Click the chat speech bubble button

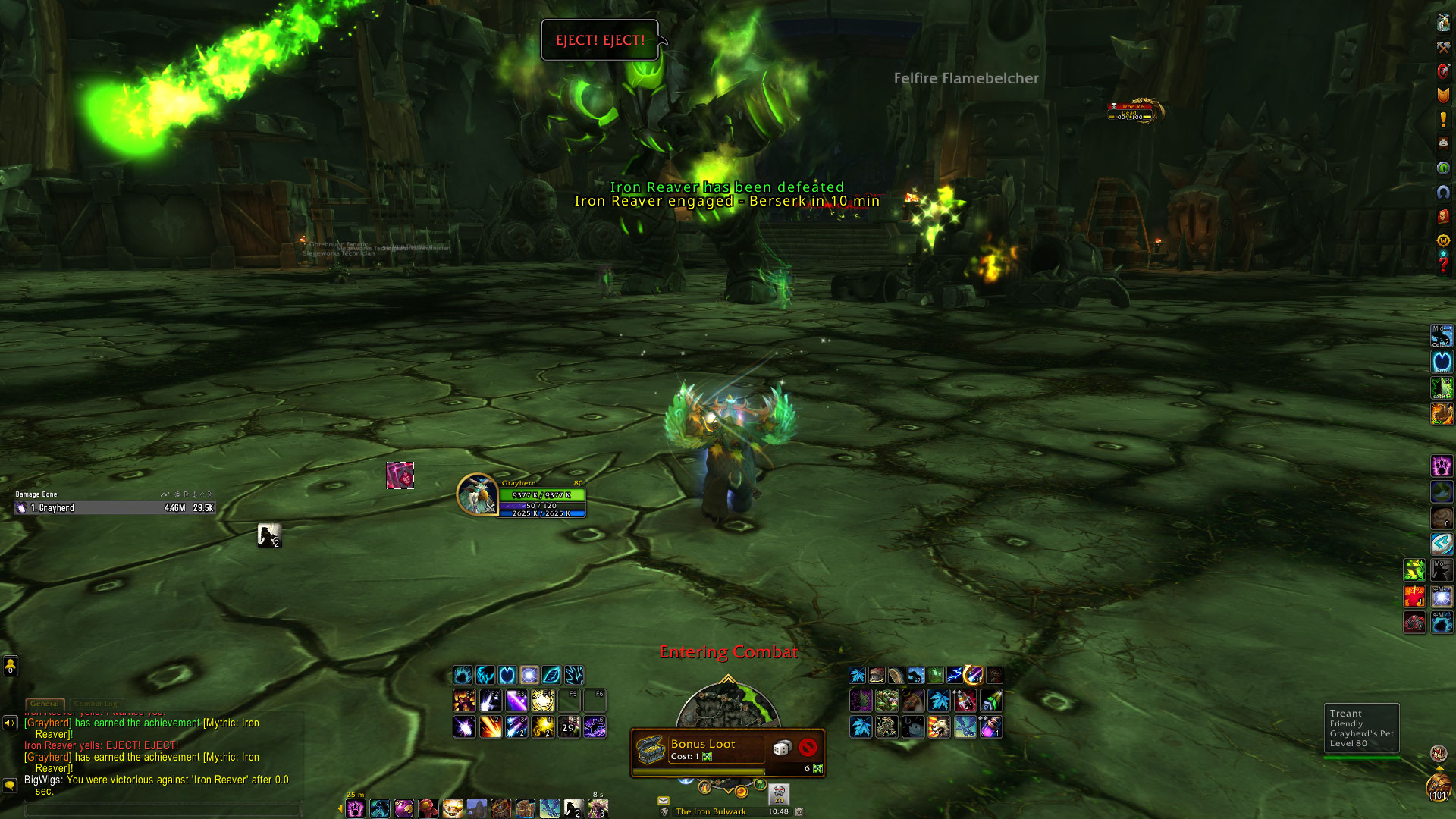coord(10,785)
